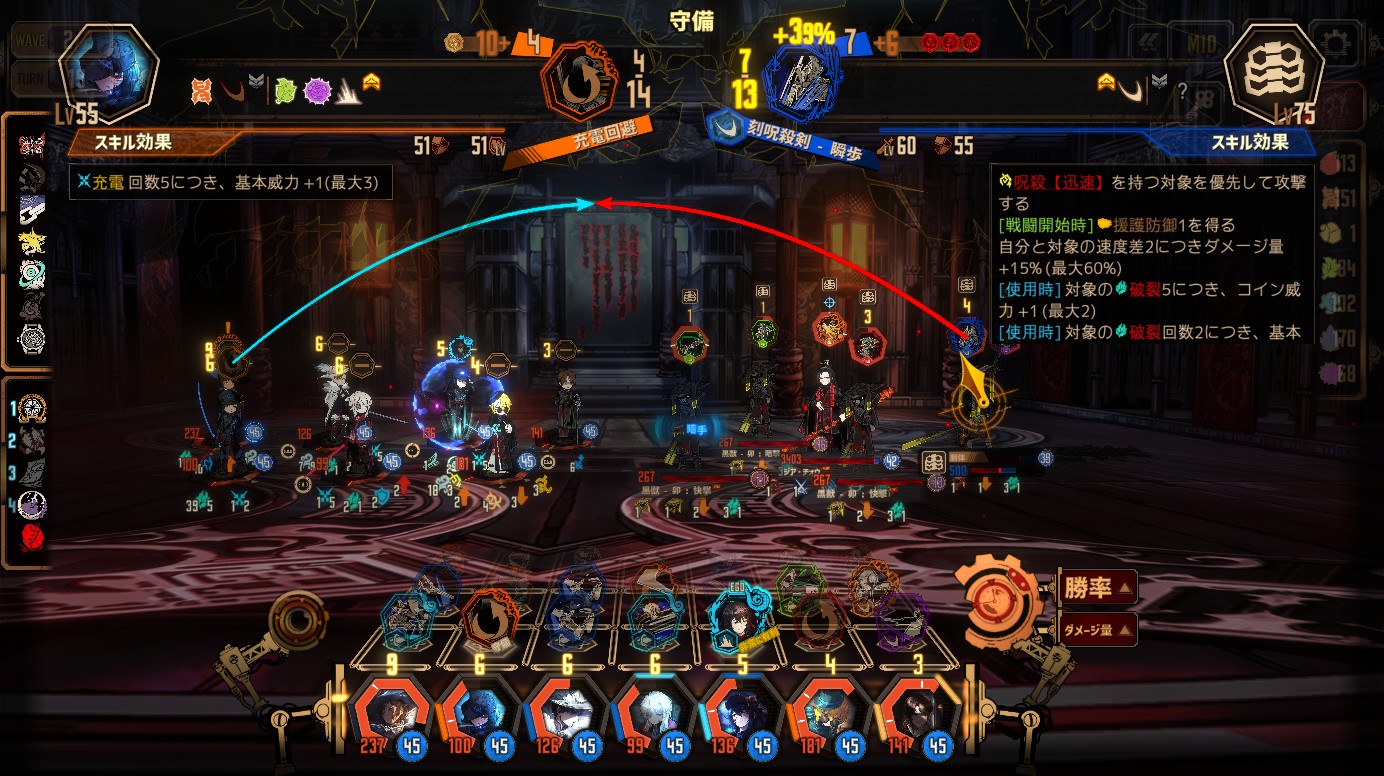Screen dimensions: 1384x776
Task: Choose the ダメージ量 damage button
Action: (1096, 630)
